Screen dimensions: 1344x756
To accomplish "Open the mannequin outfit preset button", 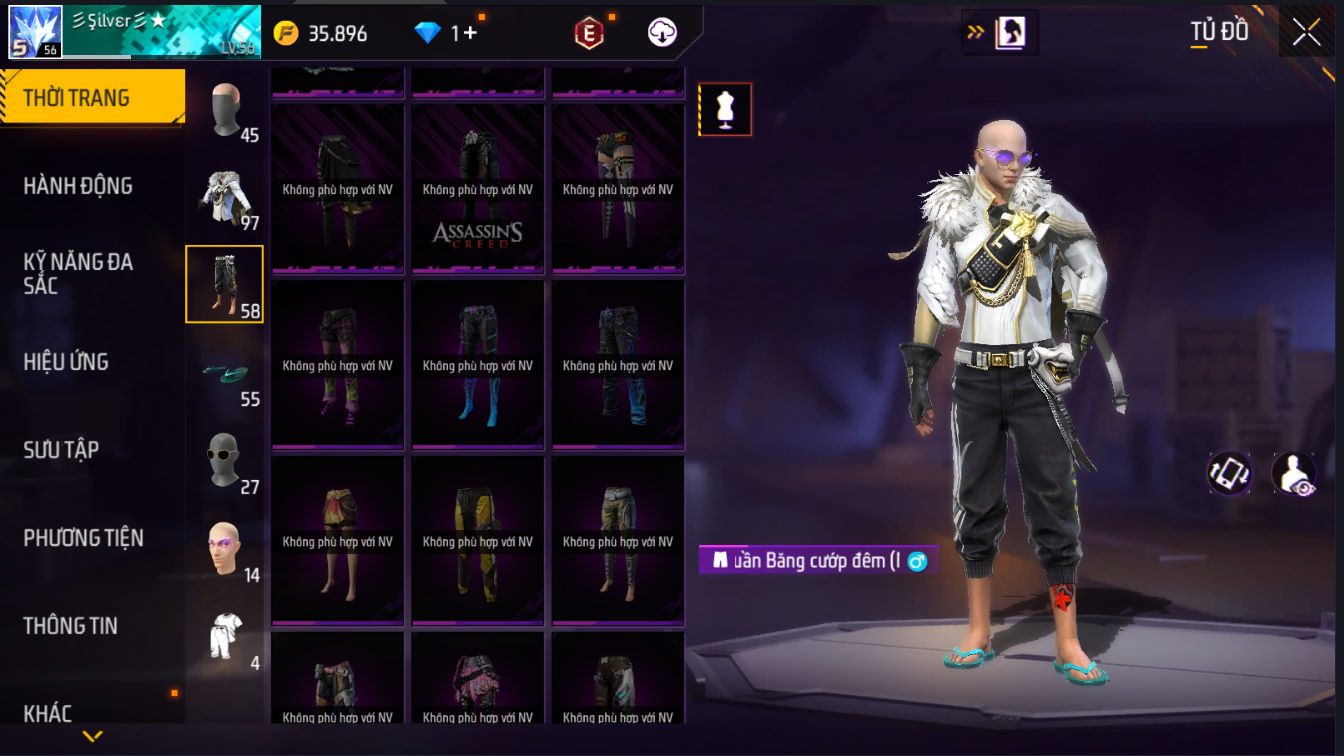I will (x=726, y=109).
